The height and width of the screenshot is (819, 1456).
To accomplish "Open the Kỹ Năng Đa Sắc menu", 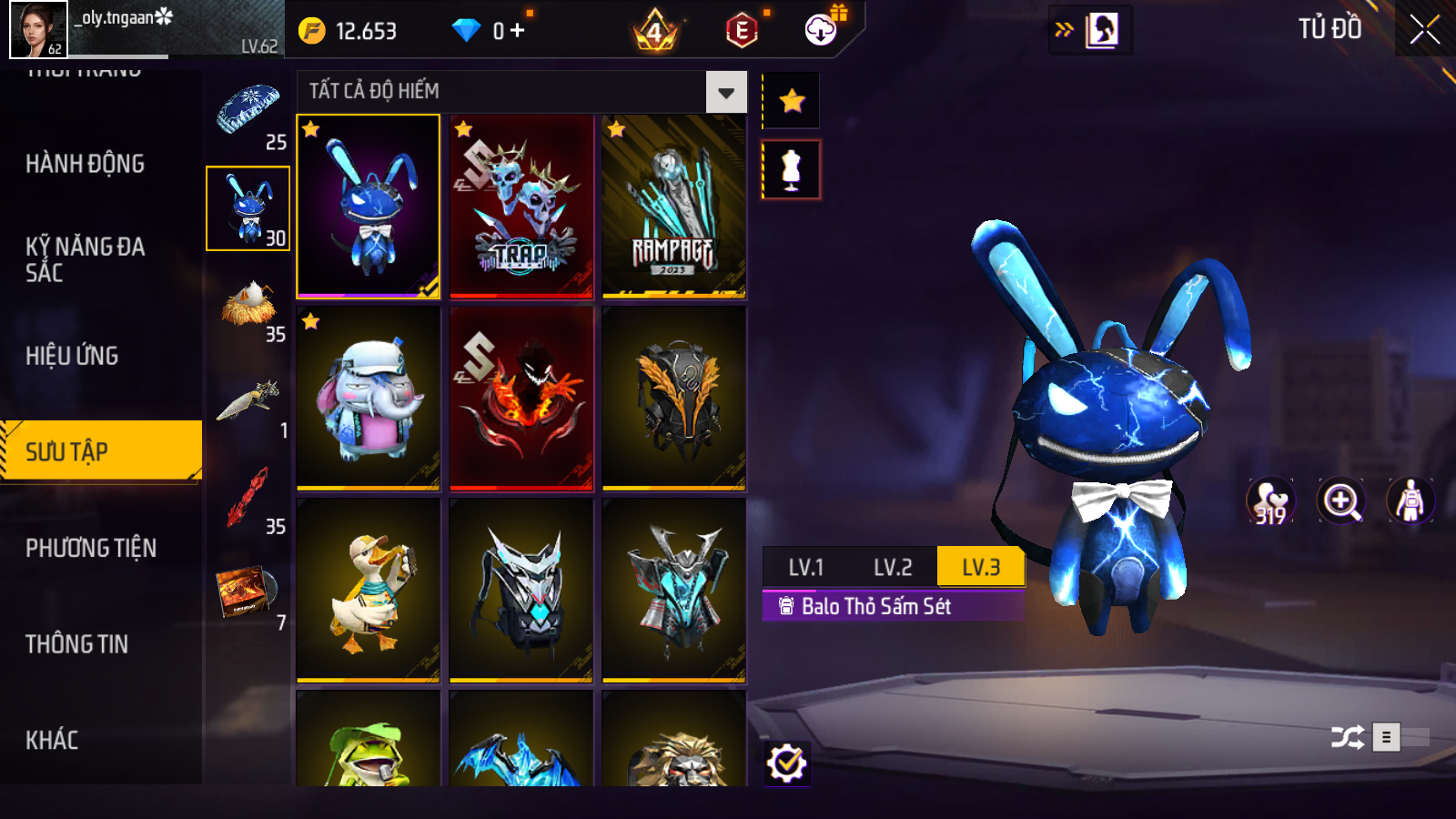I will coord(85,259).
